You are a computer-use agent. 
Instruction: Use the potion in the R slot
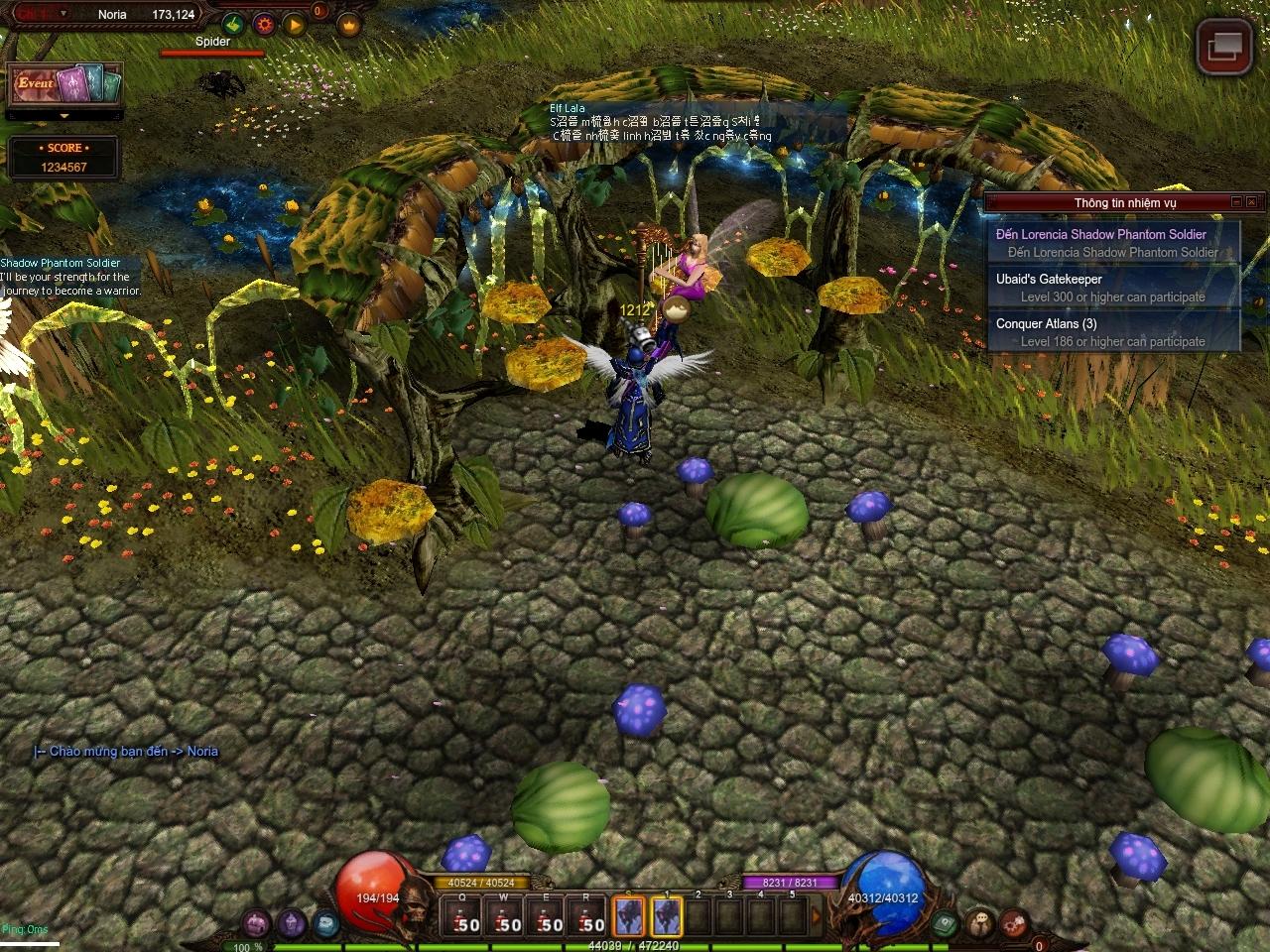[x=587, y=916]
